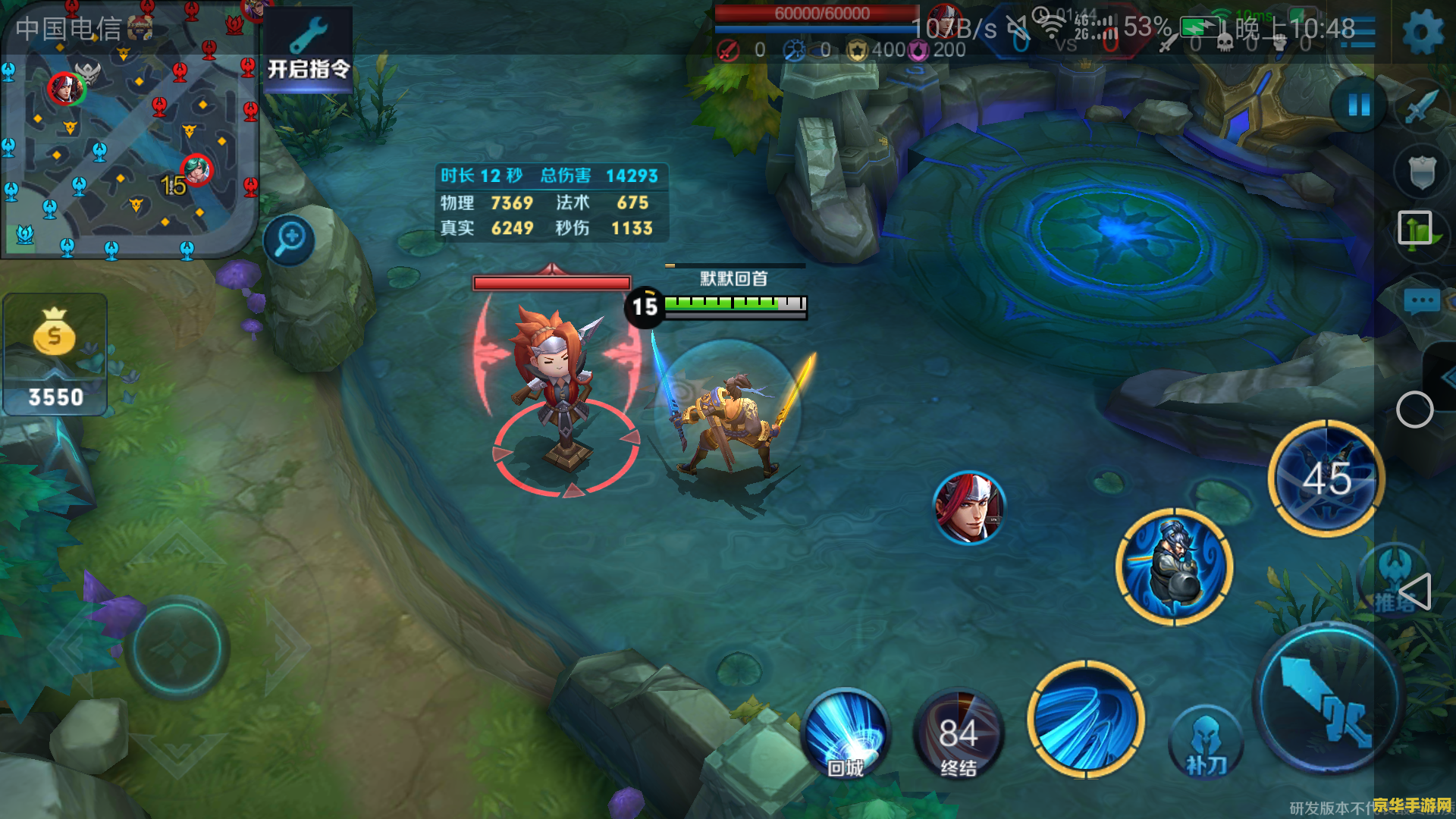Open the 开启指令 wrench command panel
The height and width of the screenshot is (819, 1456).
(x=308, y=50)
